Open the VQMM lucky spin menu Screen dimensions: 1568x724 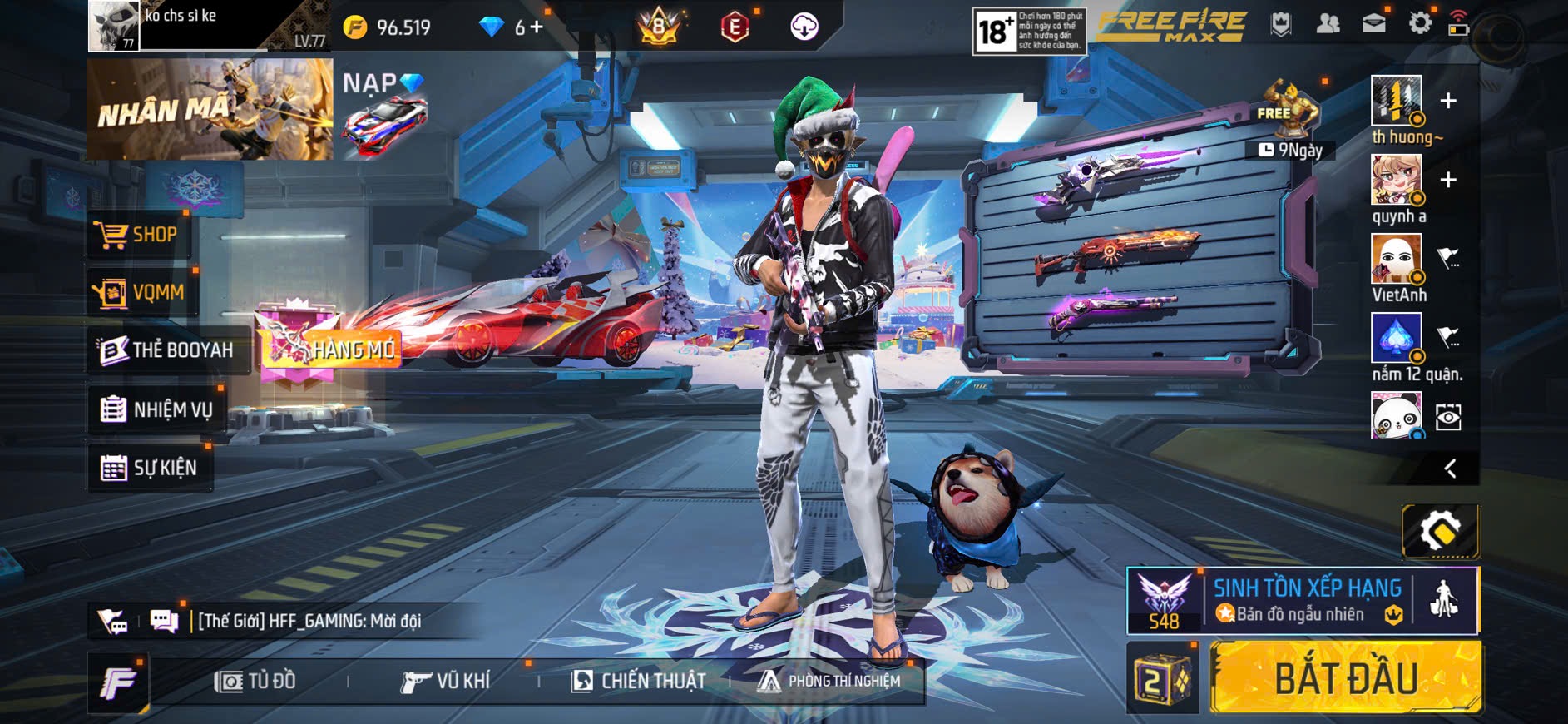click(x=140, y=293)
